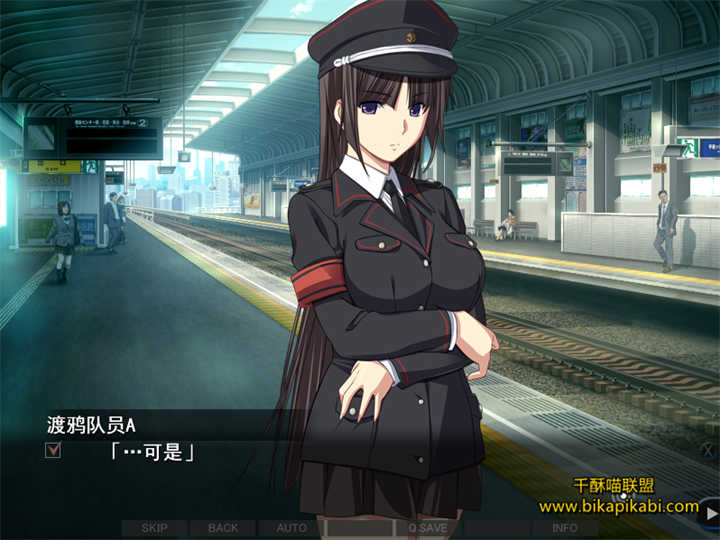The width and height of the screenshot is (720, 540).
Task: Toggle the checkmark box beside the dialogue
Action: 54,450
